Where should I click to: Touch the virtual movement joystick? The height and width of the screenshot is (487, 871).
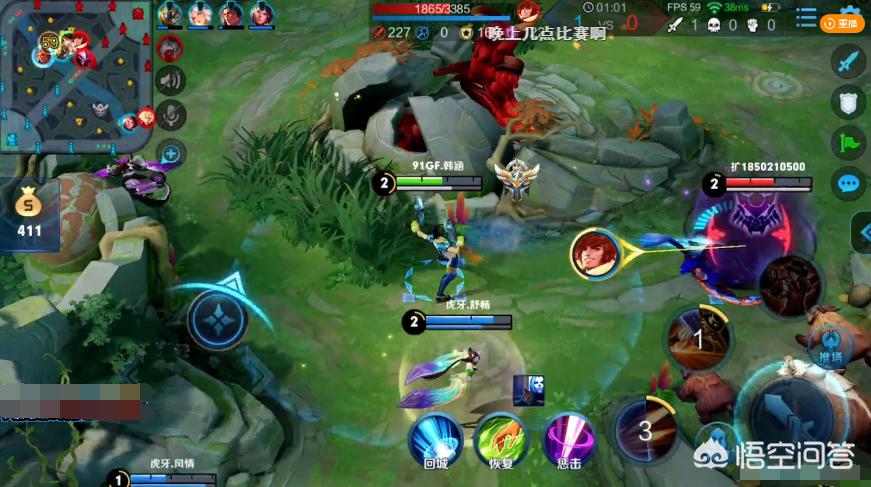[x=217, y=321]
